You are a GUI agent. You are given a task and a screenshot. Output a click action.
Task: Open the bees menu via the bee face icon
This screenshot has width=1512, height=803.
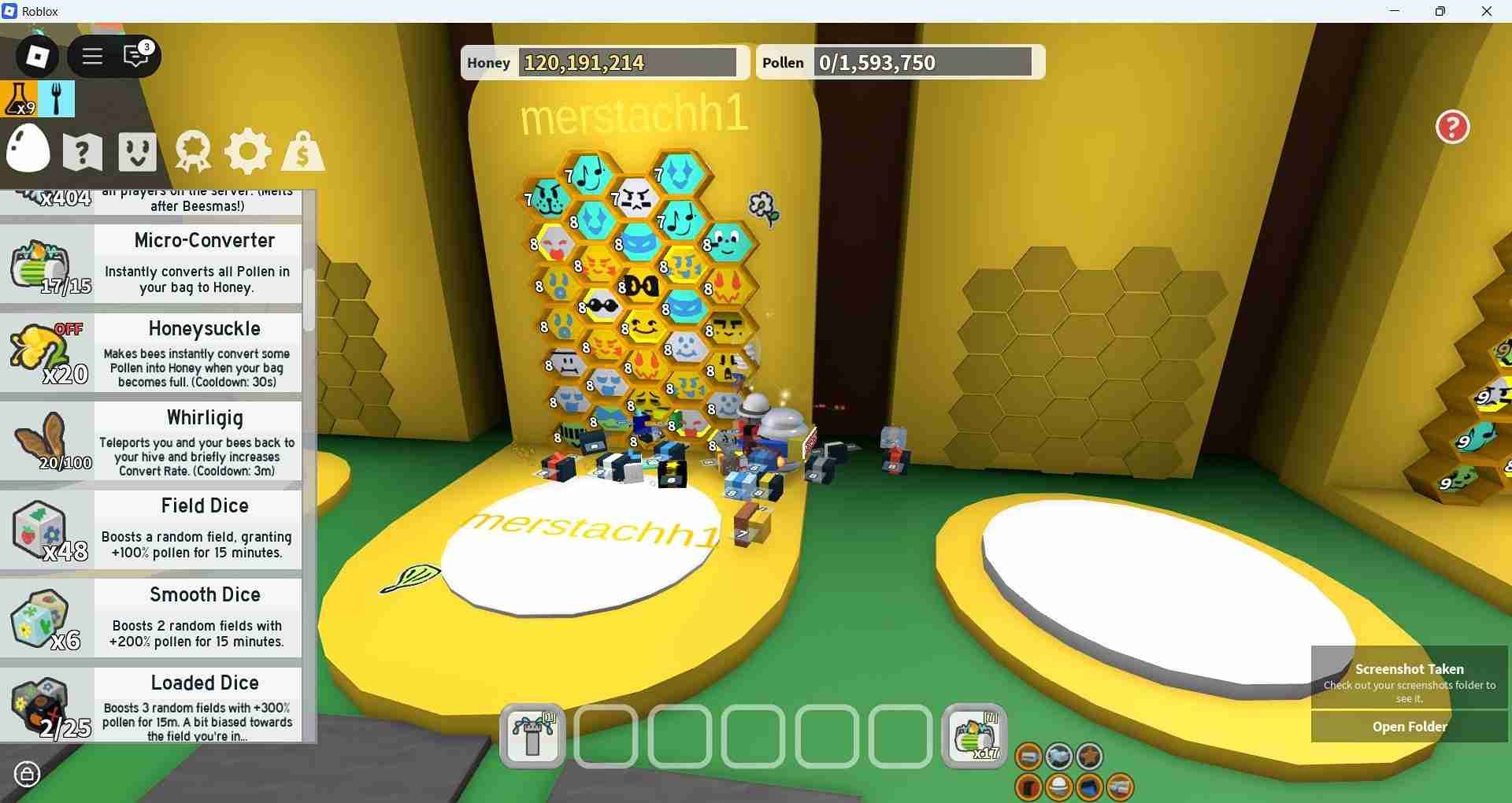click(136, 151)
